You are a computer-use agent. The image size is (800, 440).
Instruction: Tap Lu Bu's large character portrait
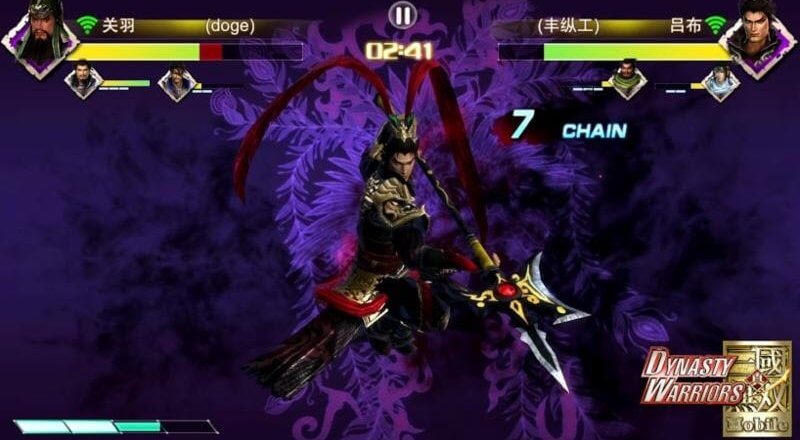765,38
